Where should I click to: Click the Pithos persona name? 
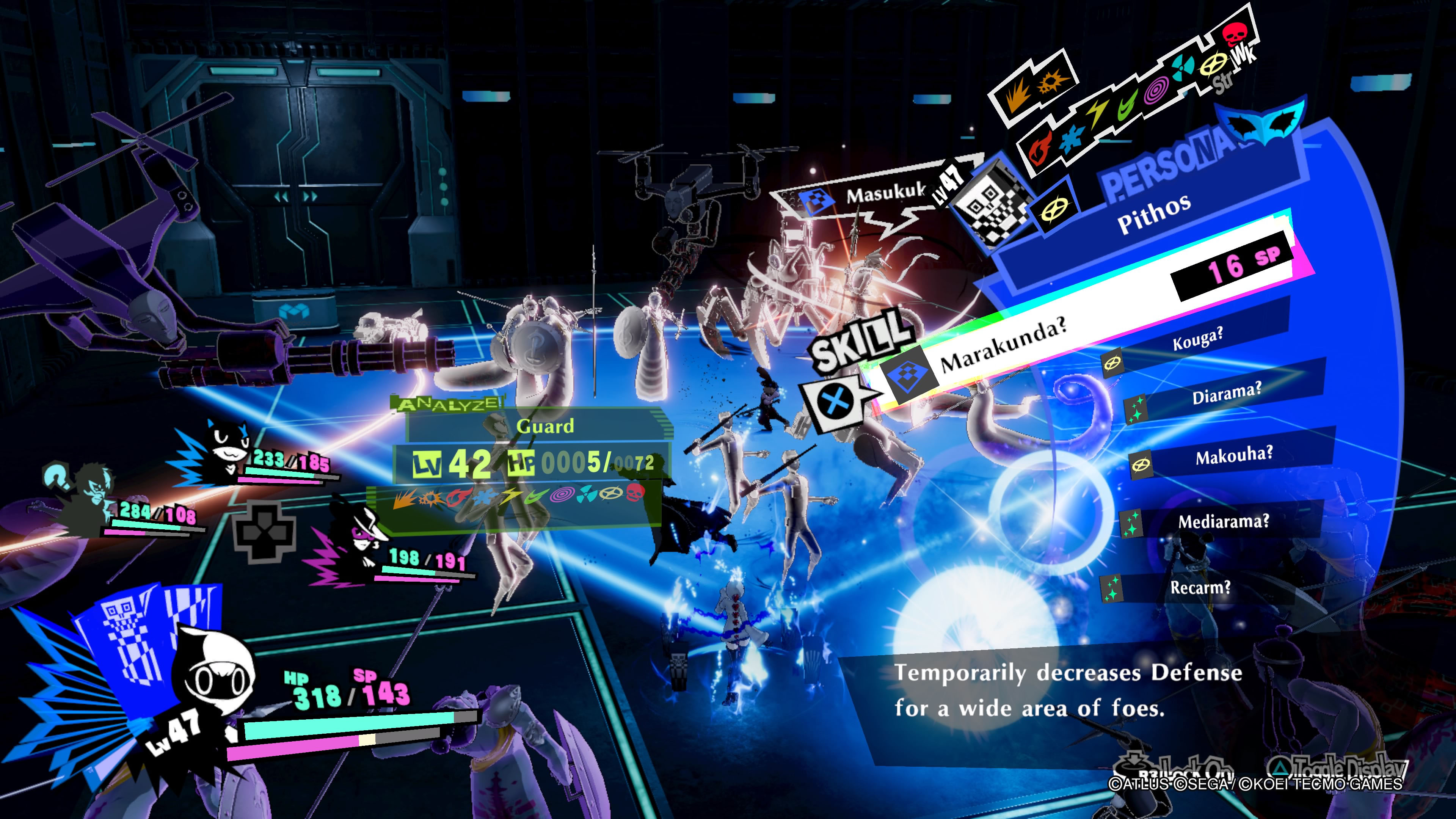1153,213
